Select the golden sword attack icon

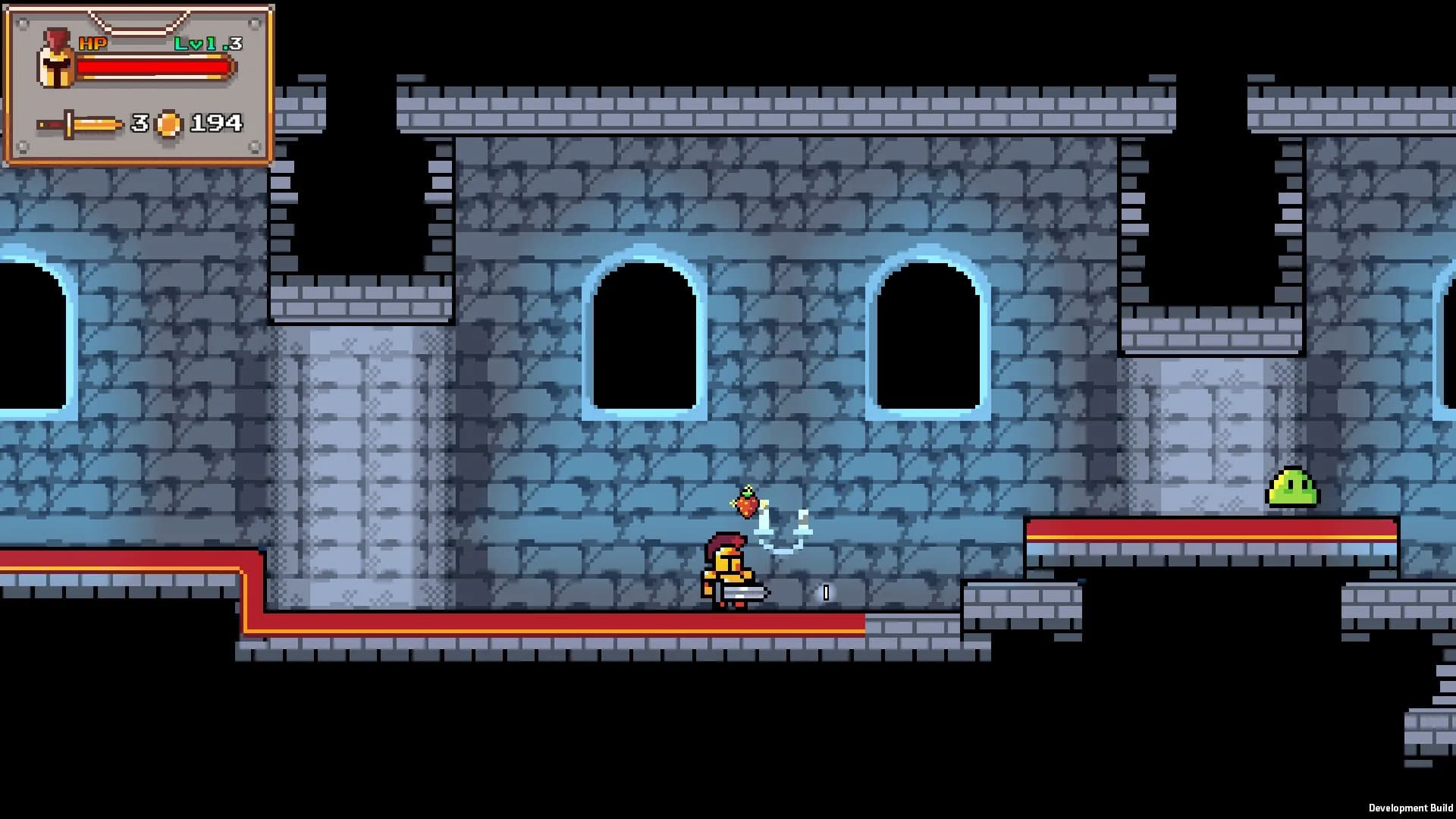pyautogui.click(x=80, y=124)
